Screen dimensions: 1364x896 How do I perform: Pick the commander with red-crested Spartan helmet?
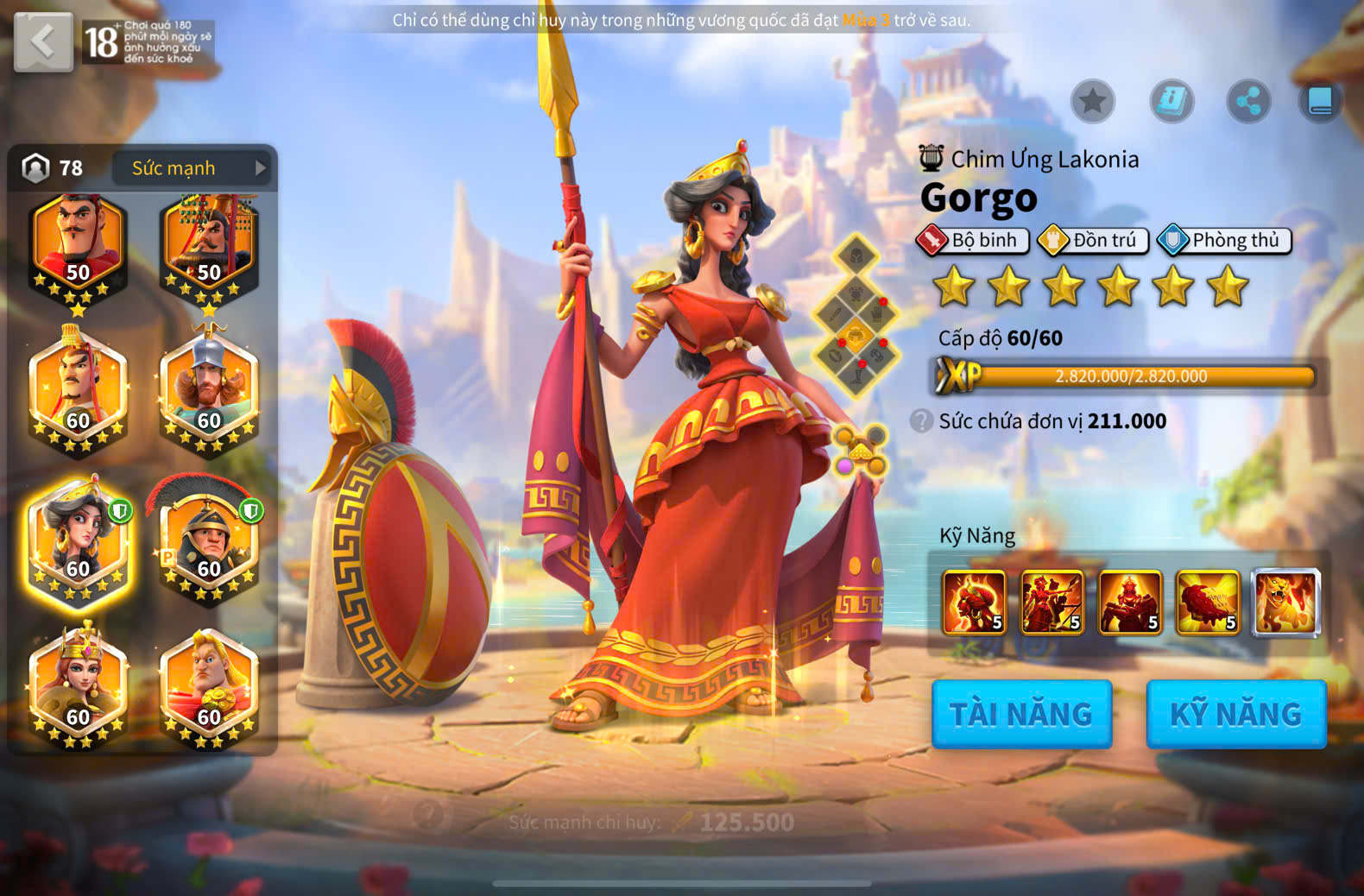(x=209, y=541)
